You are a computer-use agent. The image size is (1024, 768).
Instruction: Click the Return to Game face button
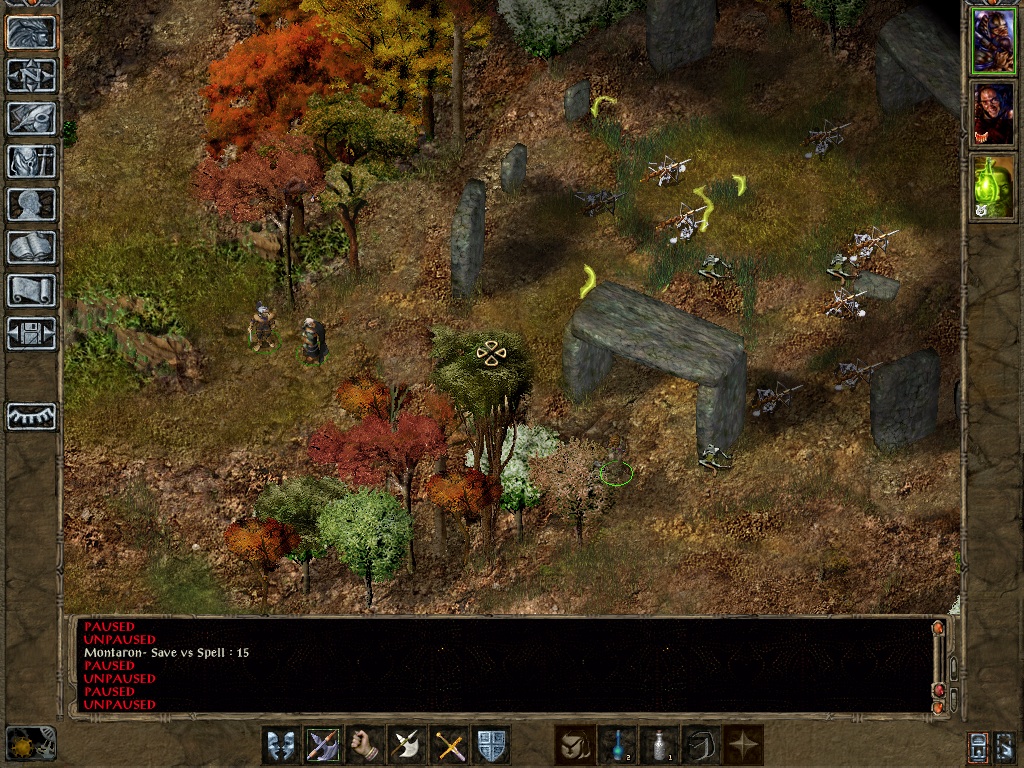(x=31, y=33)
